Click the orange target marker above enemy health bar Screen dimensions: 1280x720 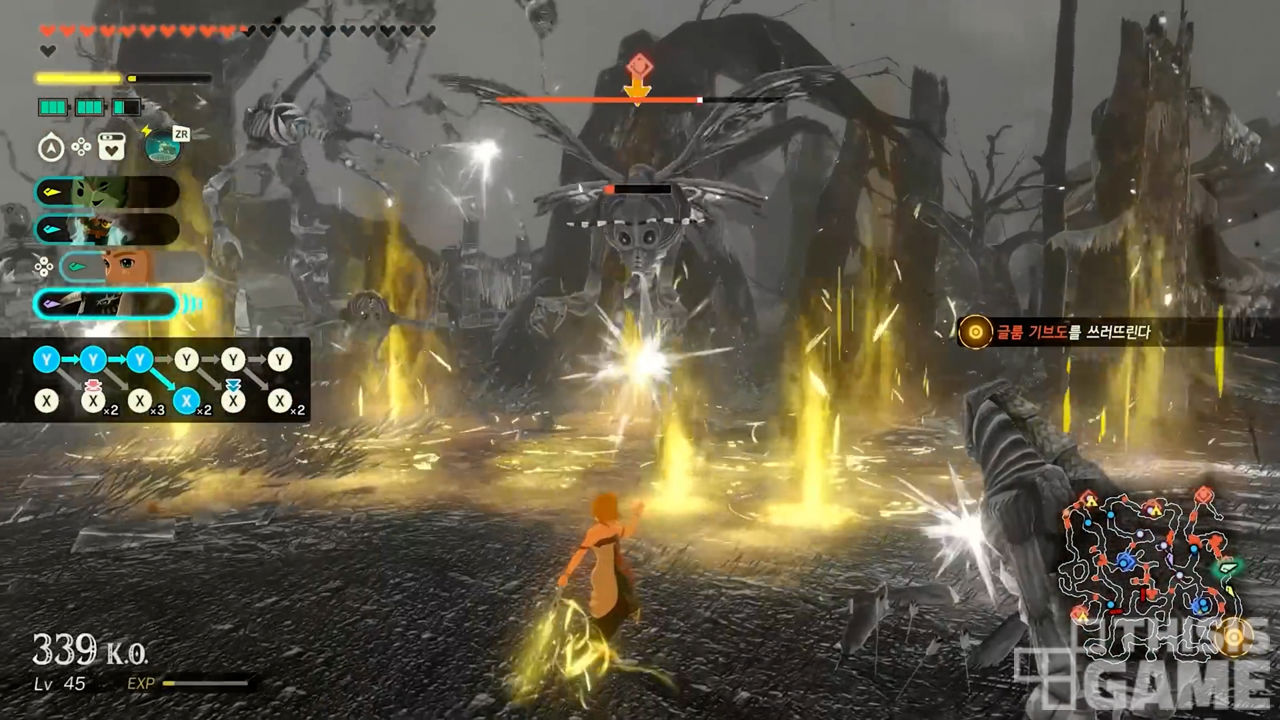637,70
